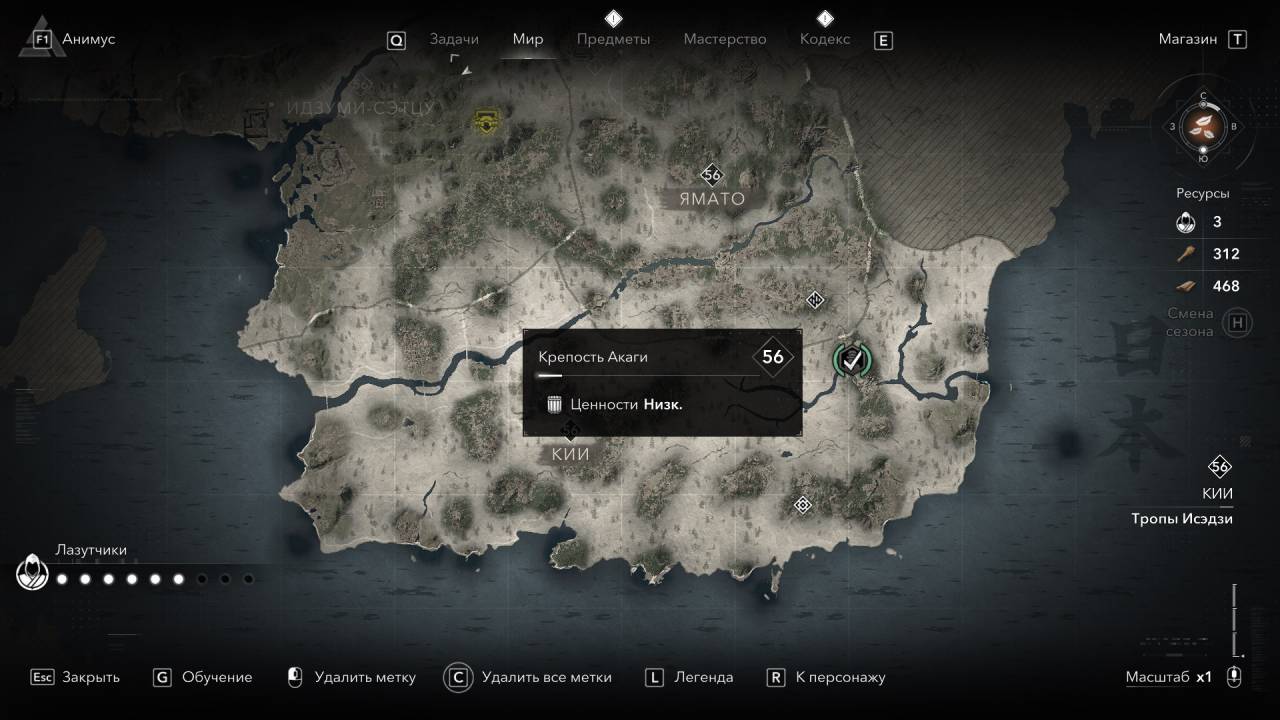Open the Тропы Исэдзи region info

[x=1182, y=519]
